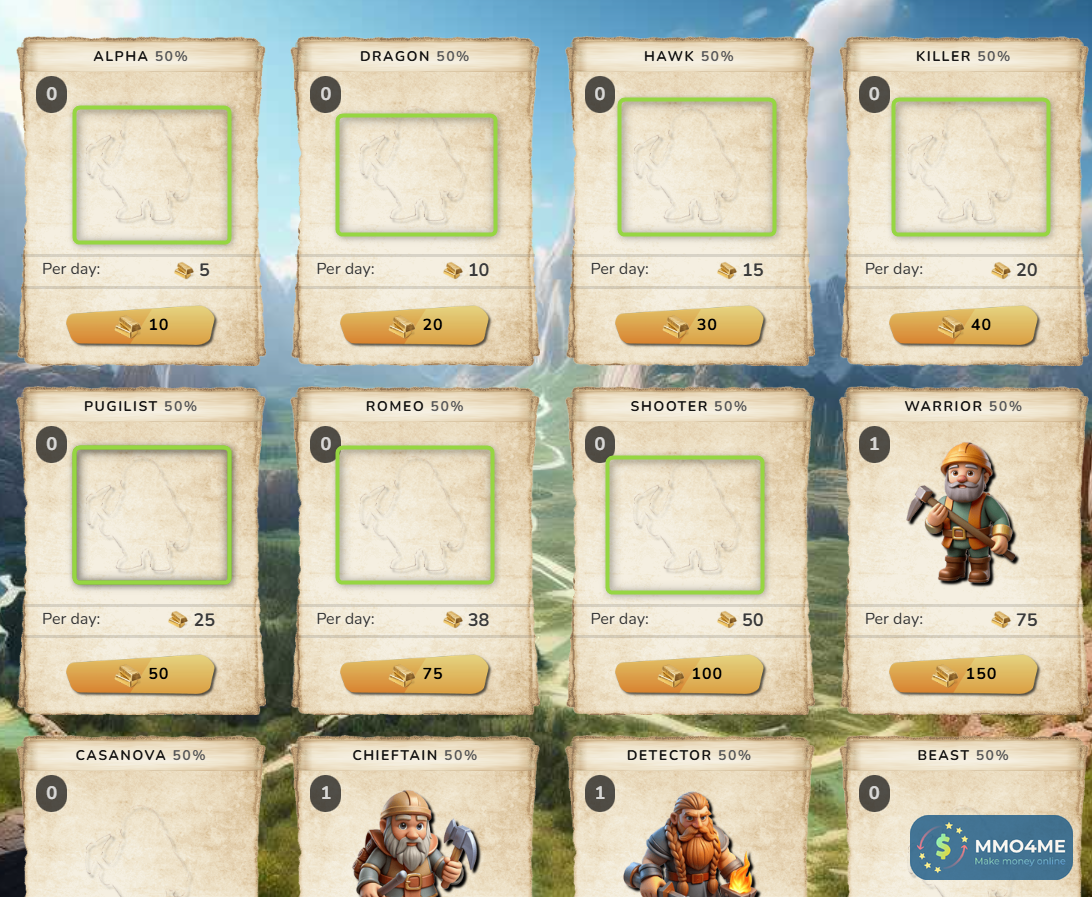Image resolution: width=1092 pixels, height=897 pixels.
Task: Click the Hawk 30 gold buy button
Action: click(689, 326)
